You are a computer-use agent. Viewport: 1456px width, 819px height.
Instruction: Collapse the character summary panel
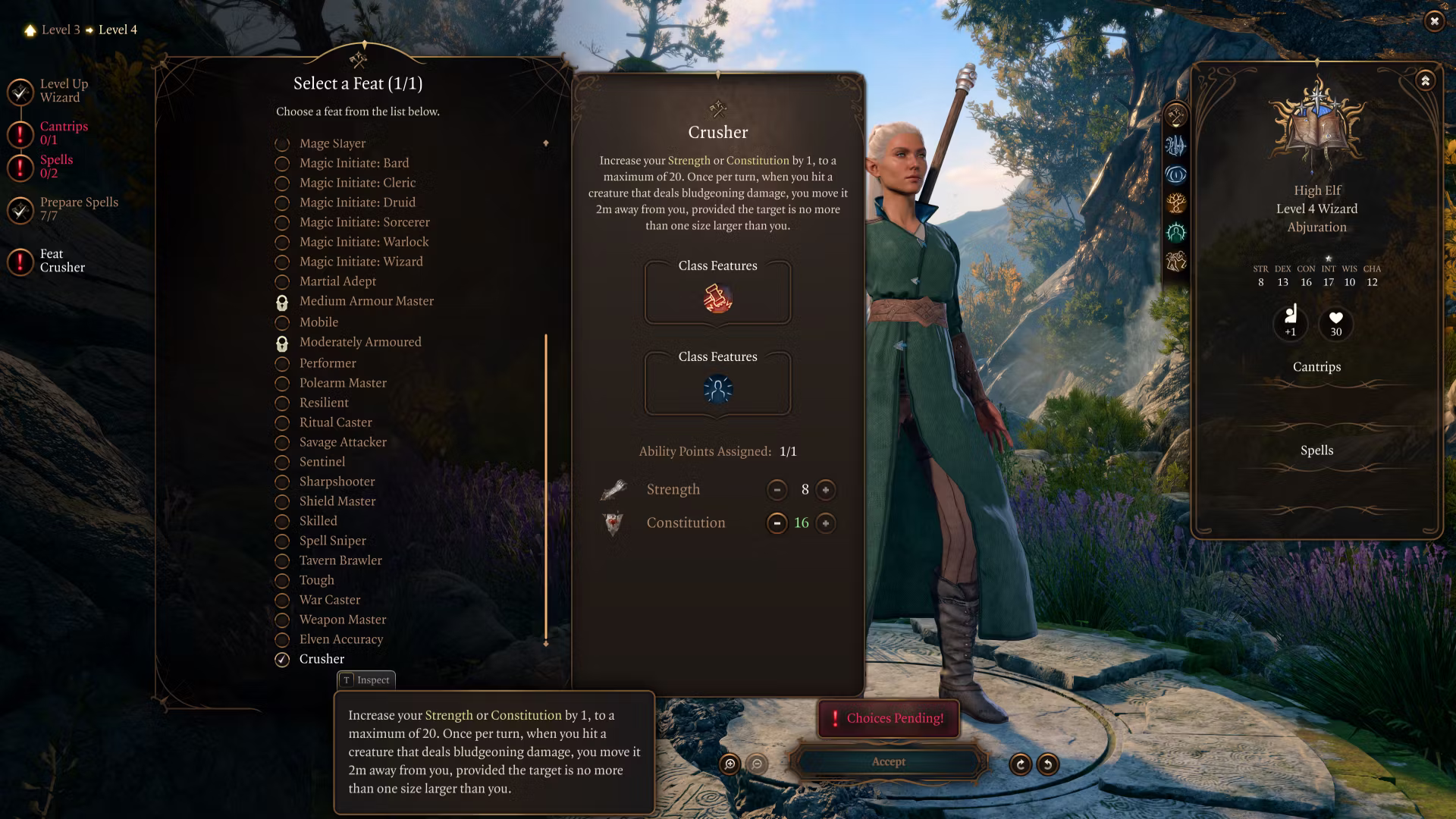click(x=1425, y=80)
